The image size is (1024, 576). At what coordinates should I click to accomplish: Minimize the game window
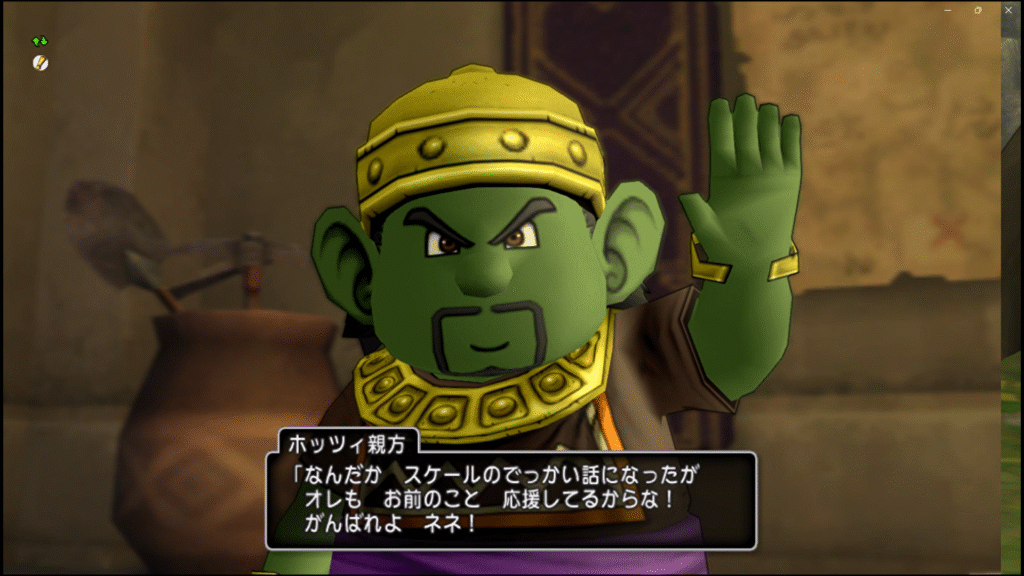pos(947,9)
